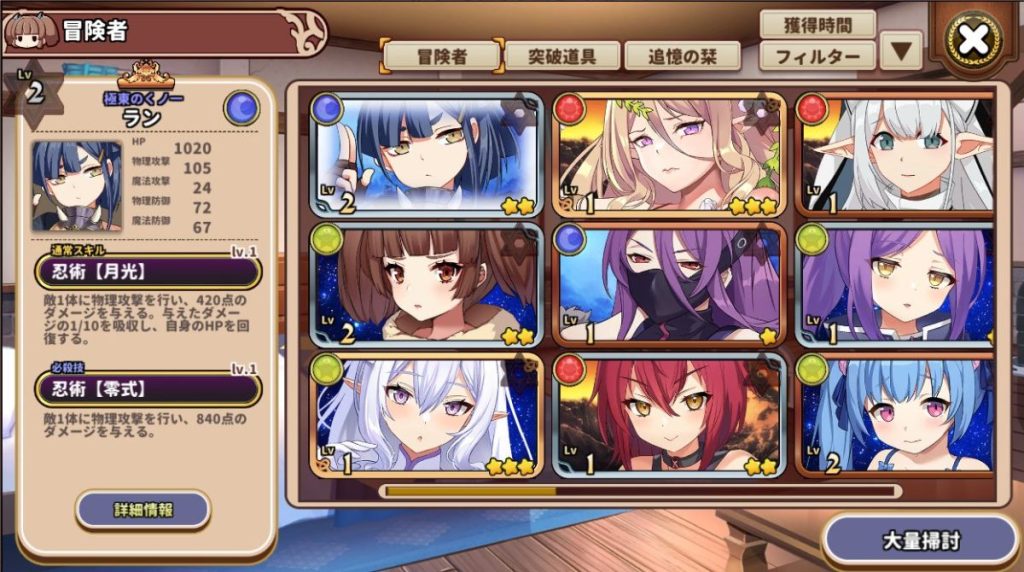Pick the red-haired character card
This screenshot has height=572, width=1024.
pyautogui.click(x=668, y=415)
